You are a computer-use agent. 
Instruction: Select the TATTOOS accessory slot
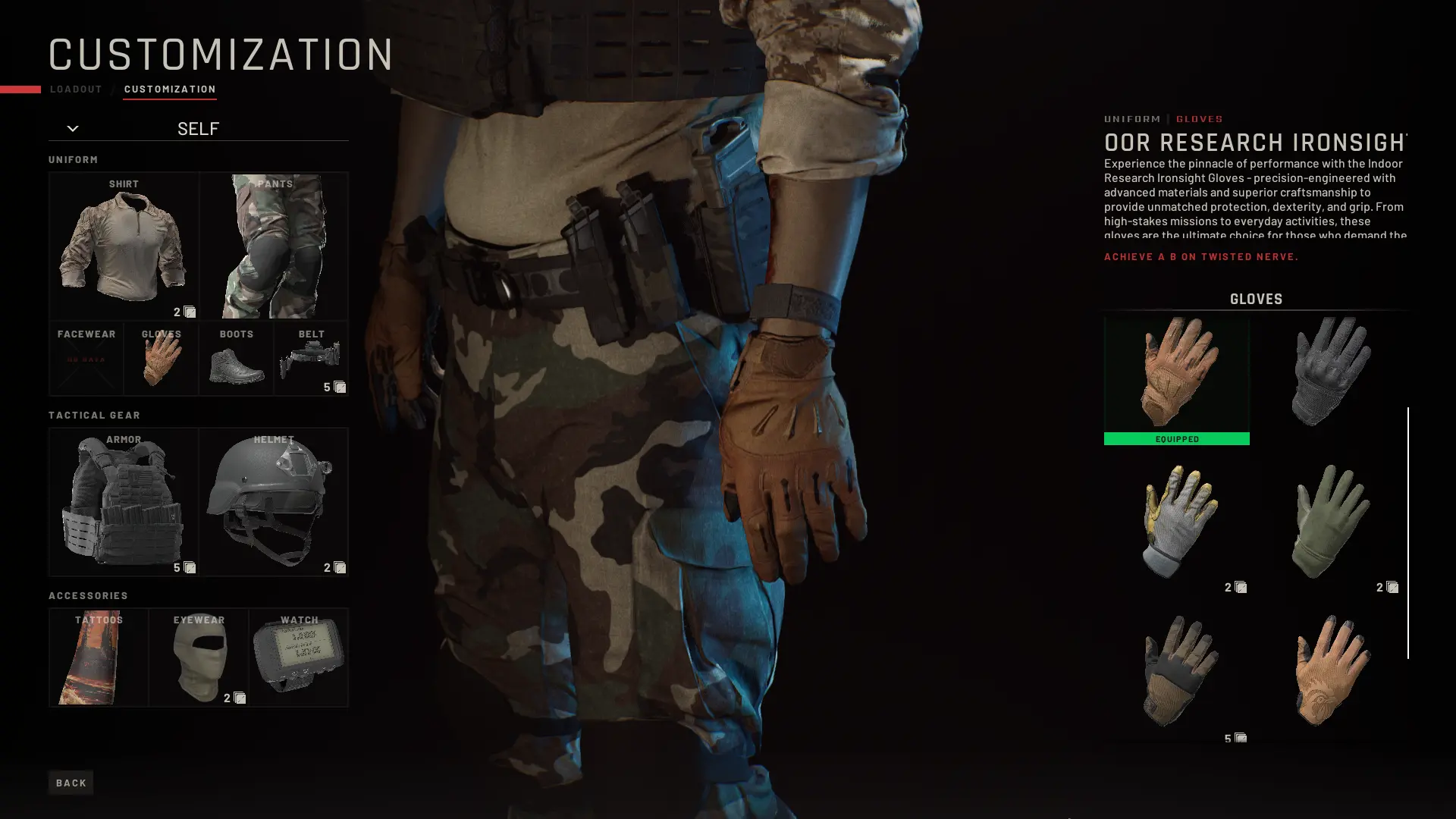click(x=98, y=657)
